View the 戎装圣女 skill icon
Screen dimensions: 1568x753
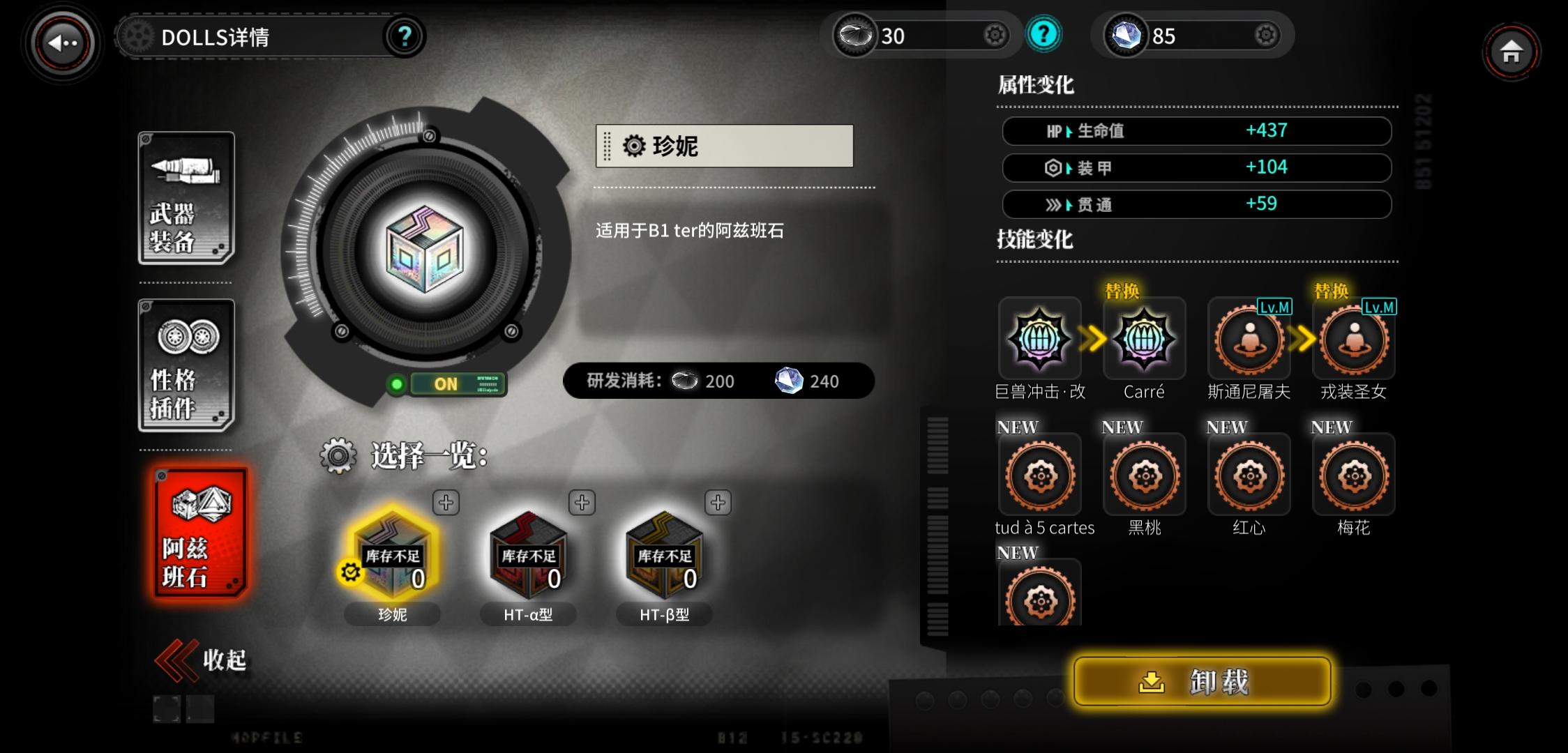pos(1352,340)
